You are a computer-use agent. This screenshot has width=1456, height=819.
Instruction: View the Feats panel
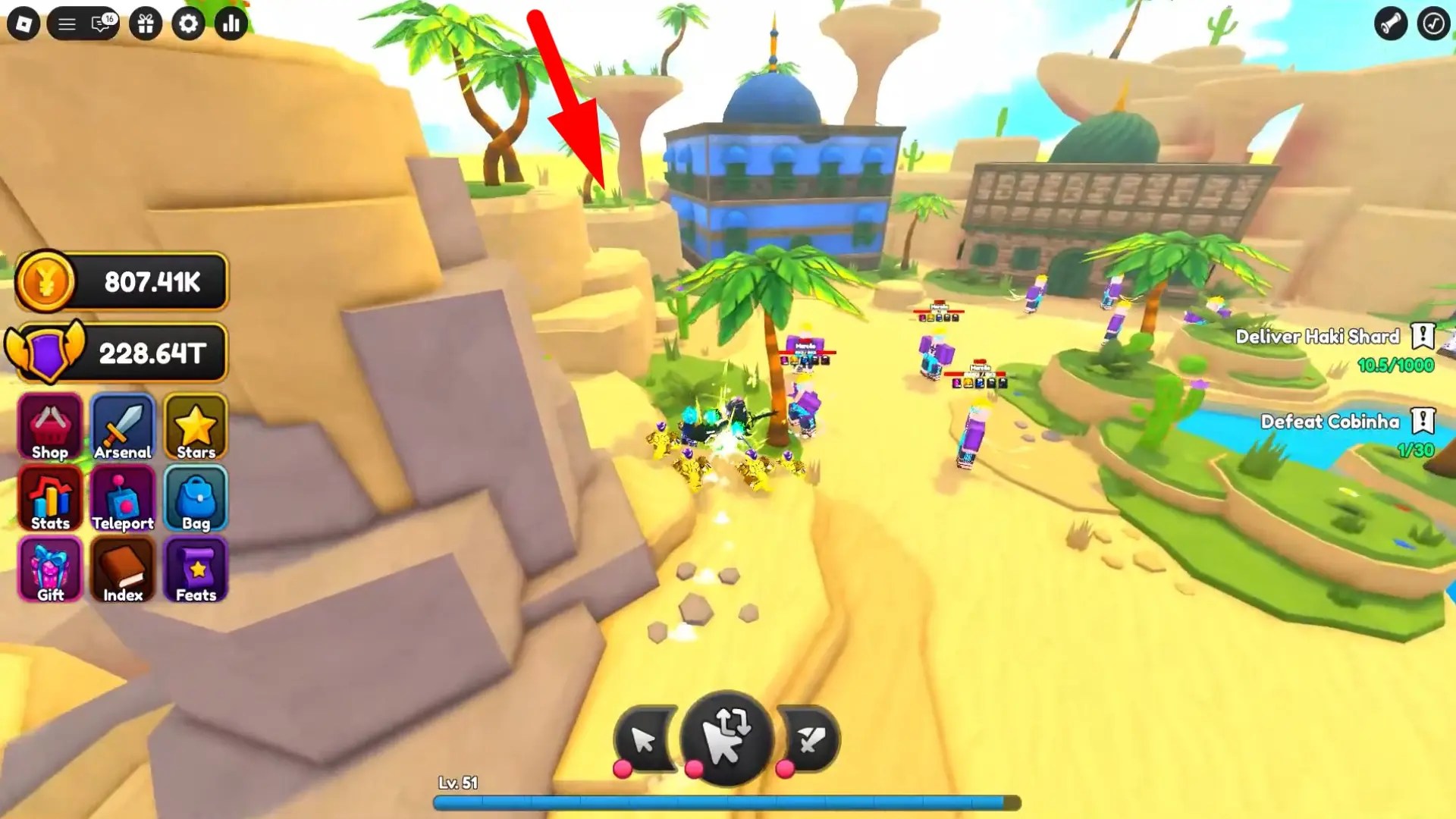click(x=195, y=570)
